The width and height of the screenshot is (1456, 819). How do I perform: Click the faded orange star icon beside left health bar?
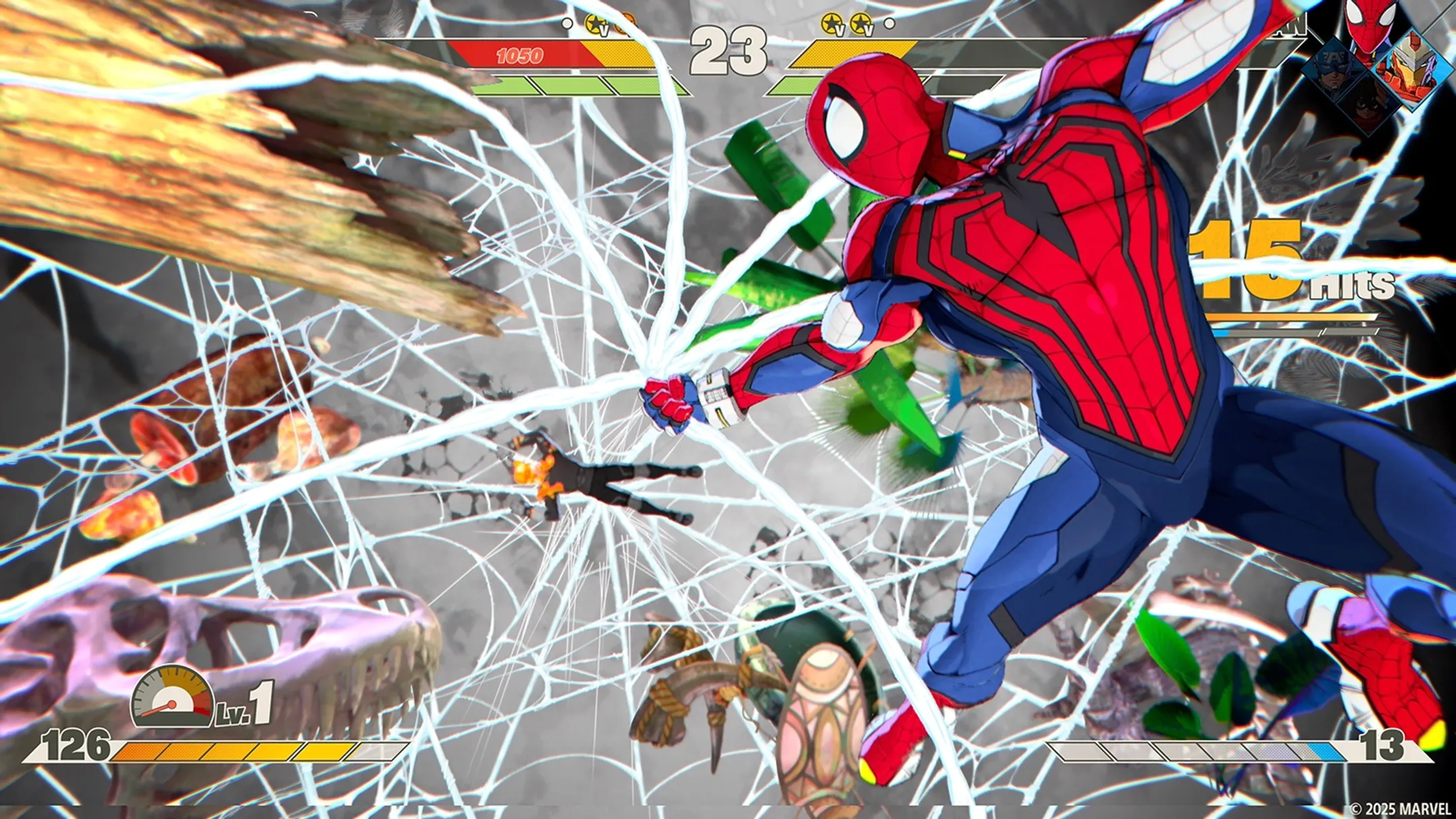(628, 22)
